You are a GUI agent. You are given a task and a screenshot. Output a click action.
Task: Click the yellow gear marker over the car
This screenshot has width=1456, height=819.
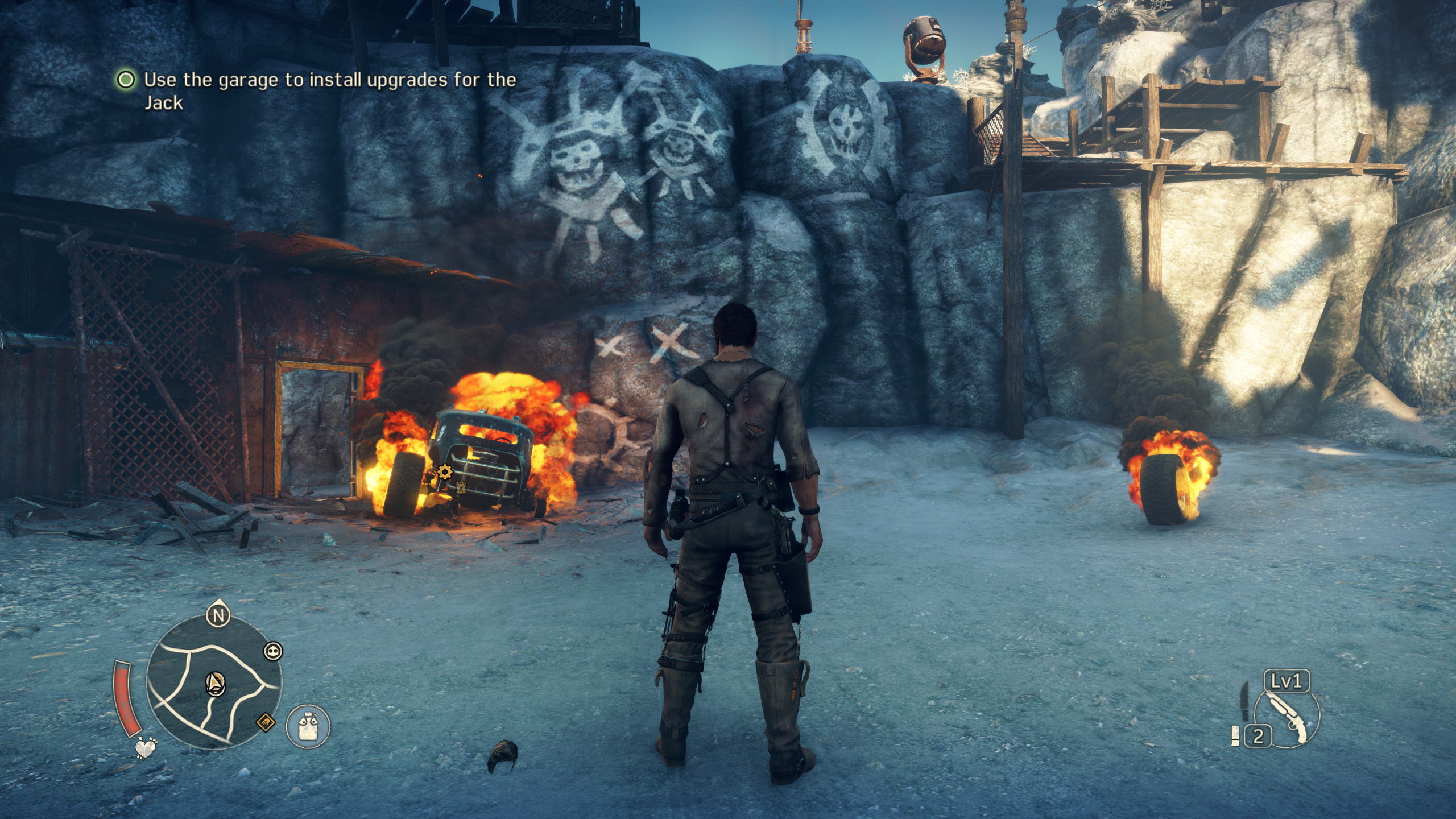tap(445, 471)
